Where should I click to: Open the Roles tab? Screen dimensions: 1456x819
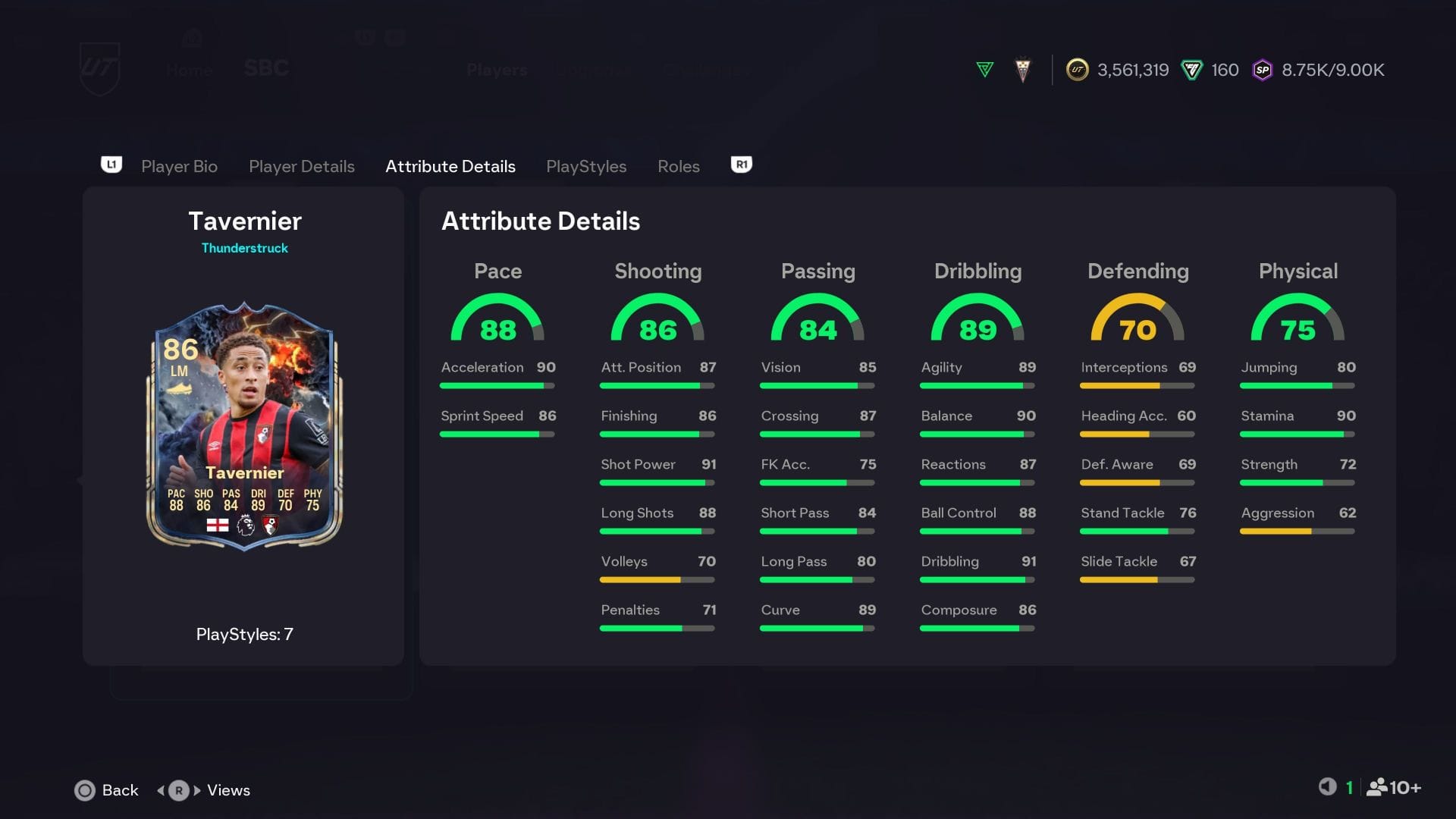click(678, 166)
